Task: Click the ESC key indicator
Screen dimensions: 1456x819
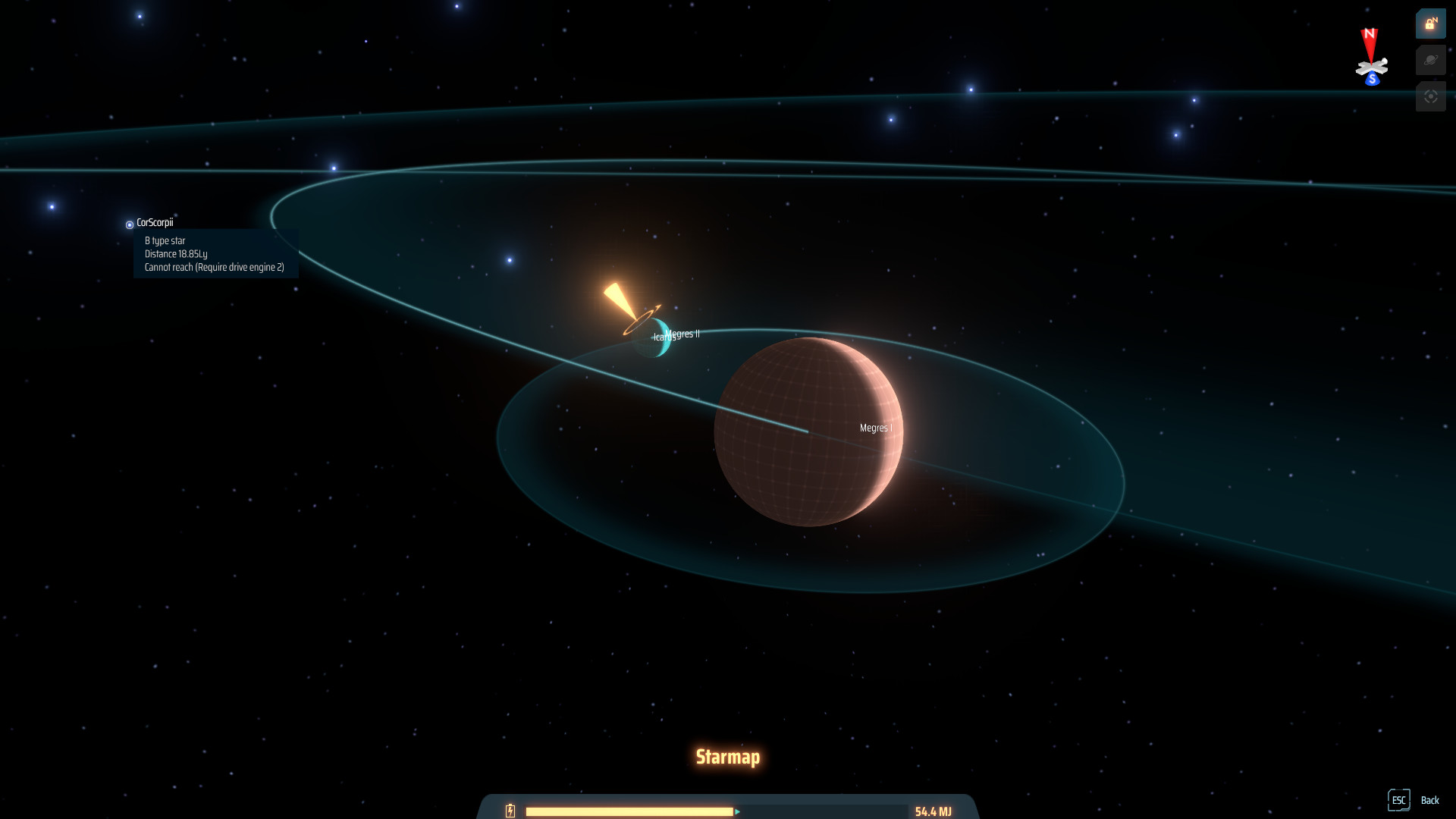Action: pyautogui.click(x=1399, y=800)
